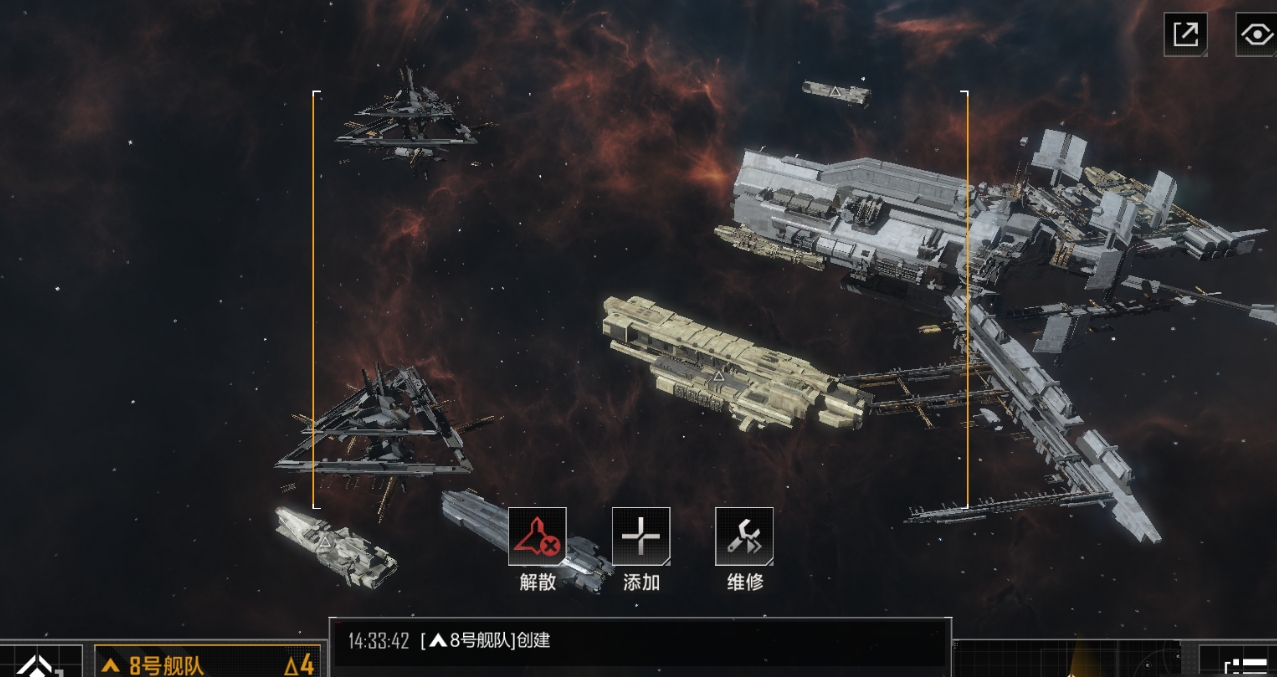
Task: Toggle the eye visibility icon
Action: click(1255, 34)
